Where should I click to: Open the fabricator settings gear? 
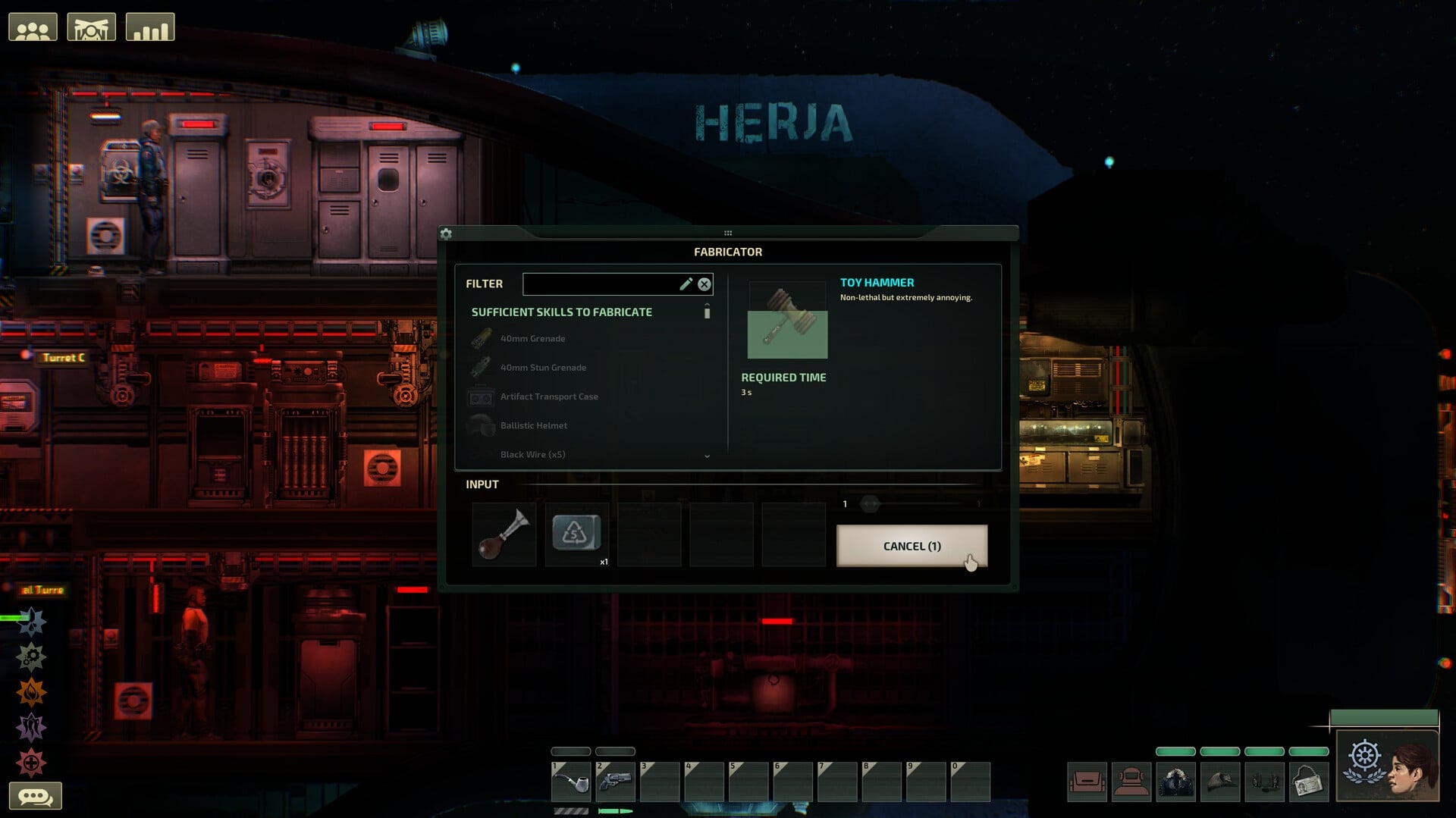[x=447, y=234]
